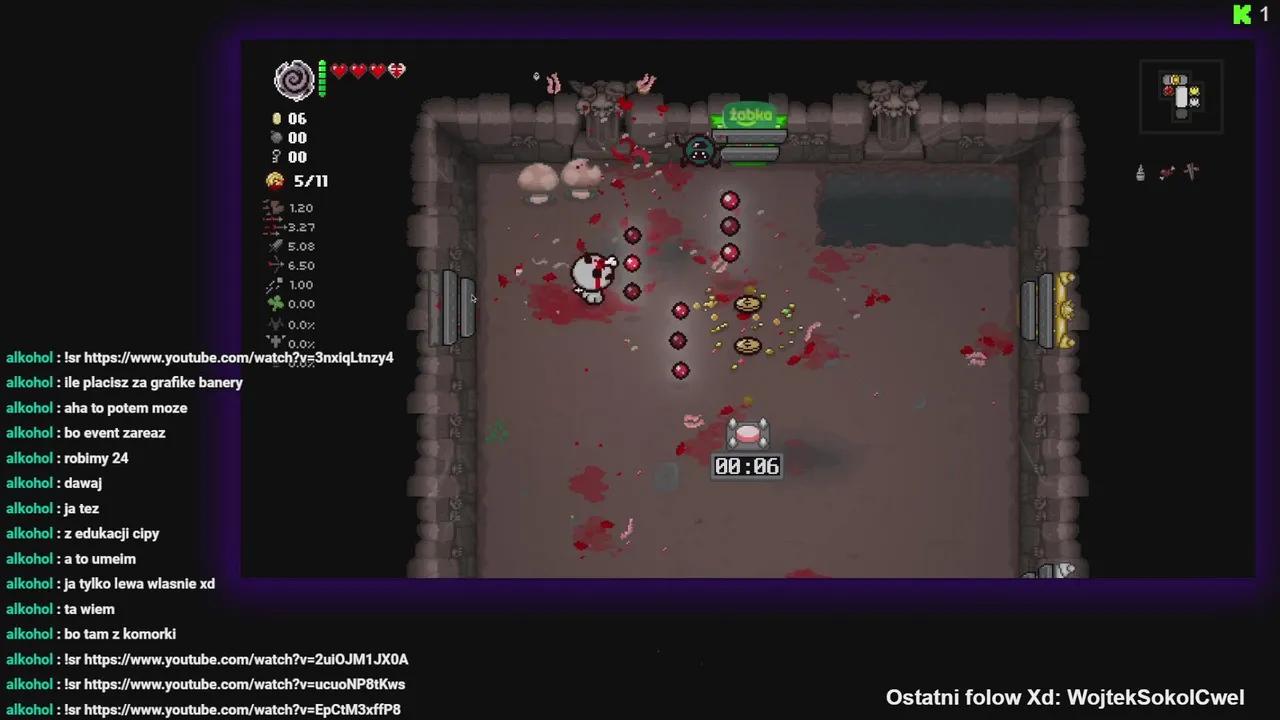This screenshot has height=720, width=1280.
Task: Click the green Kick logo in top right
Action: [1240, 14]
